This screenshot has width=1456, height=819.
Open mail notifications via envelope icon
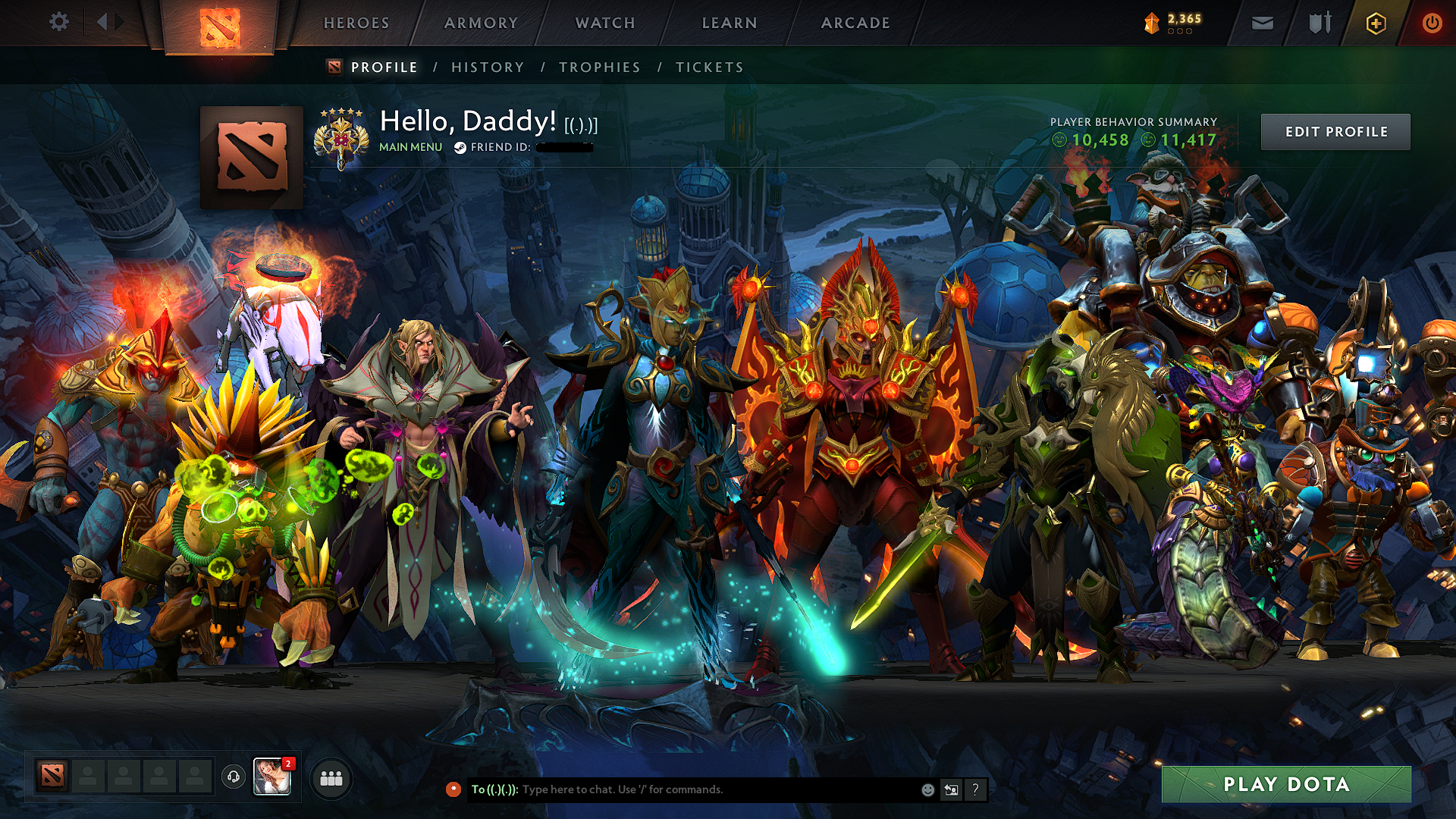point(1261,23)
